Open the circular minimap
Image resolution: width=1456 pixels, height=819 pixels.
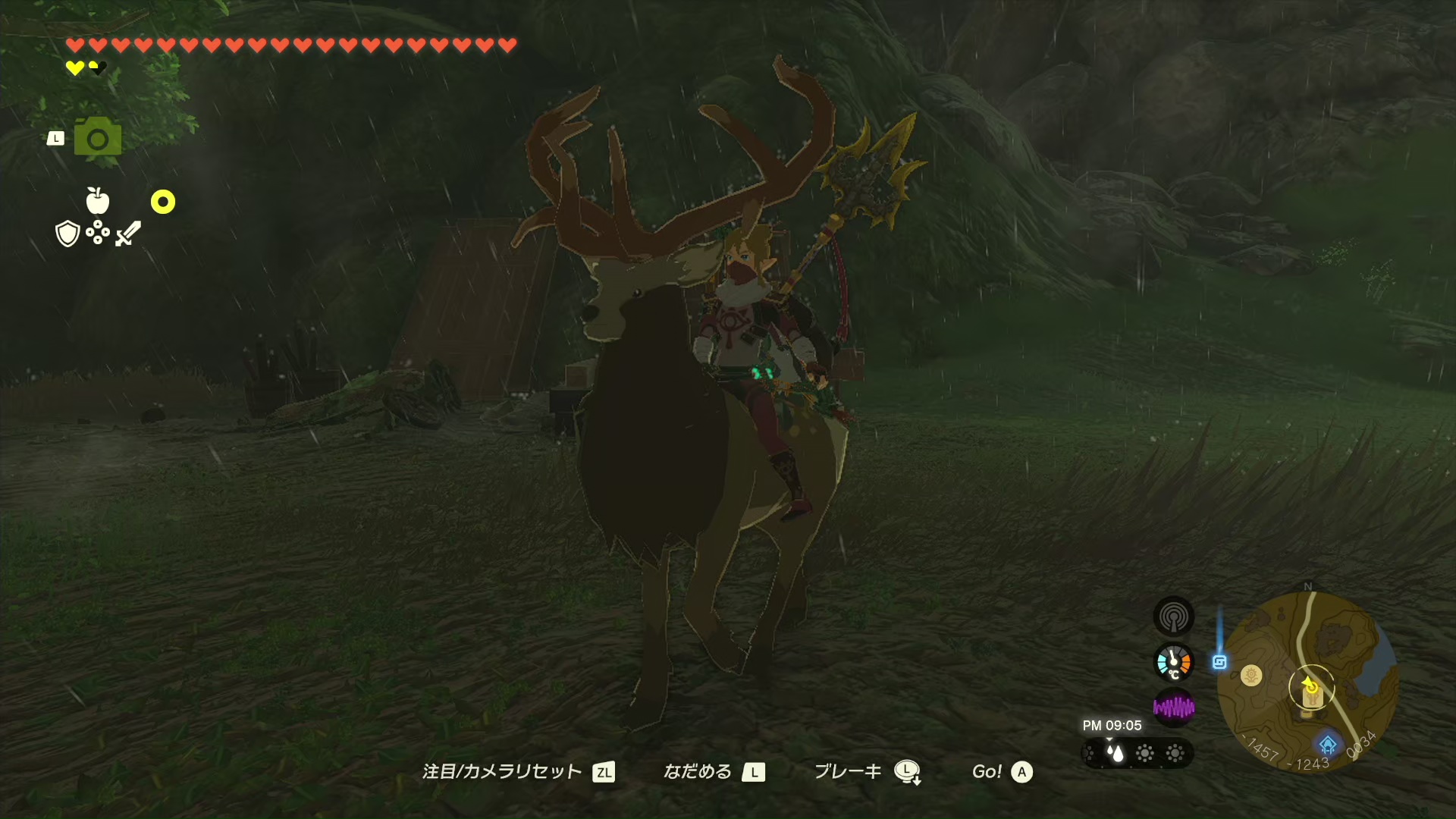pos(1307,681)
